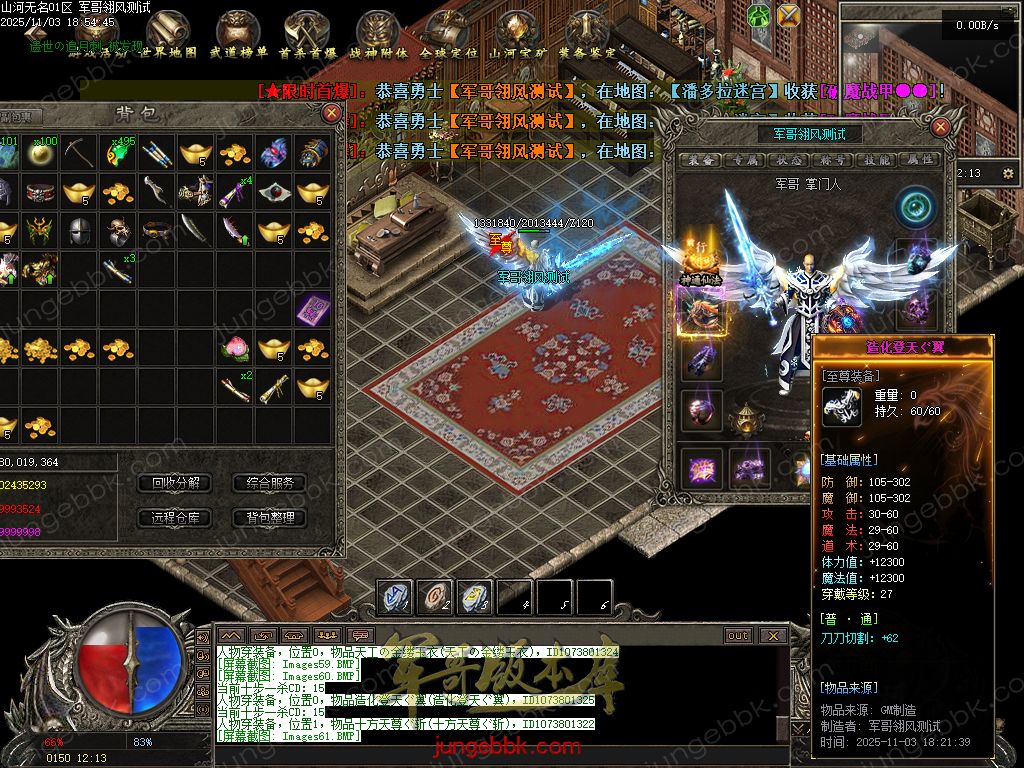Open the 远程仓库 remote warehouse
Viewport: 1024px width, 768px height.
pos(175,518)
